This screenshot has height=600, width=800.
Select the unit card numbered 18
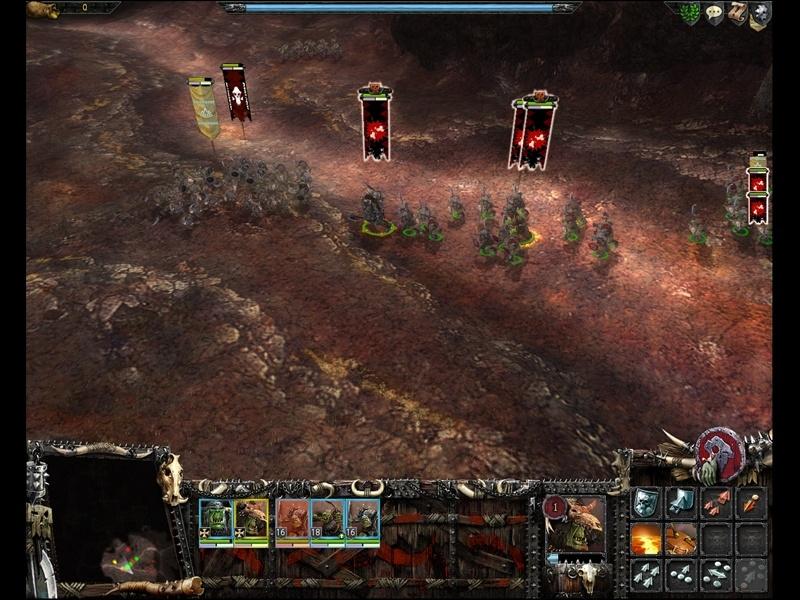pyautogui.click(x=327, y=520)
